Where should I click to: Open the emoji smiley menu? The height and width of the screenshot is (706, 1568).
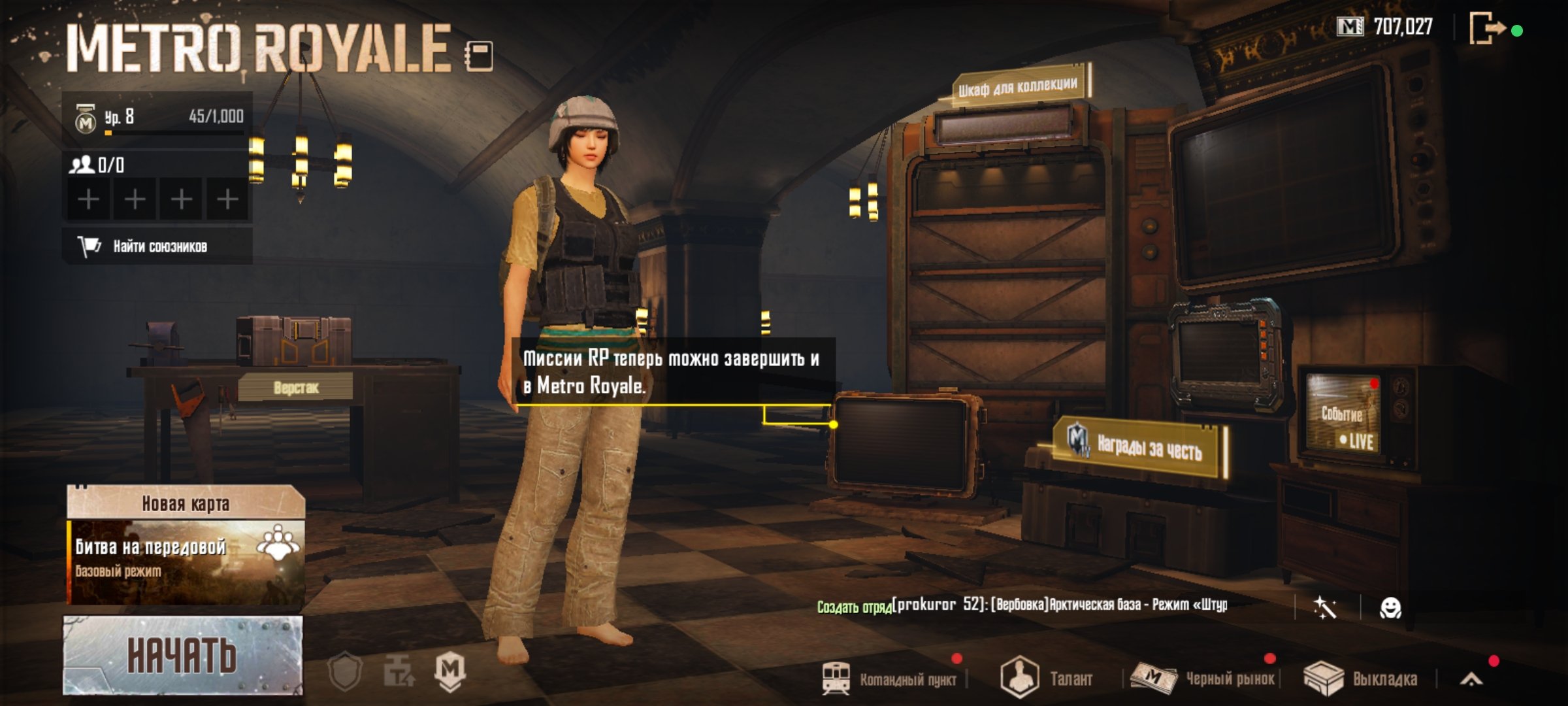click(1390, 607)
